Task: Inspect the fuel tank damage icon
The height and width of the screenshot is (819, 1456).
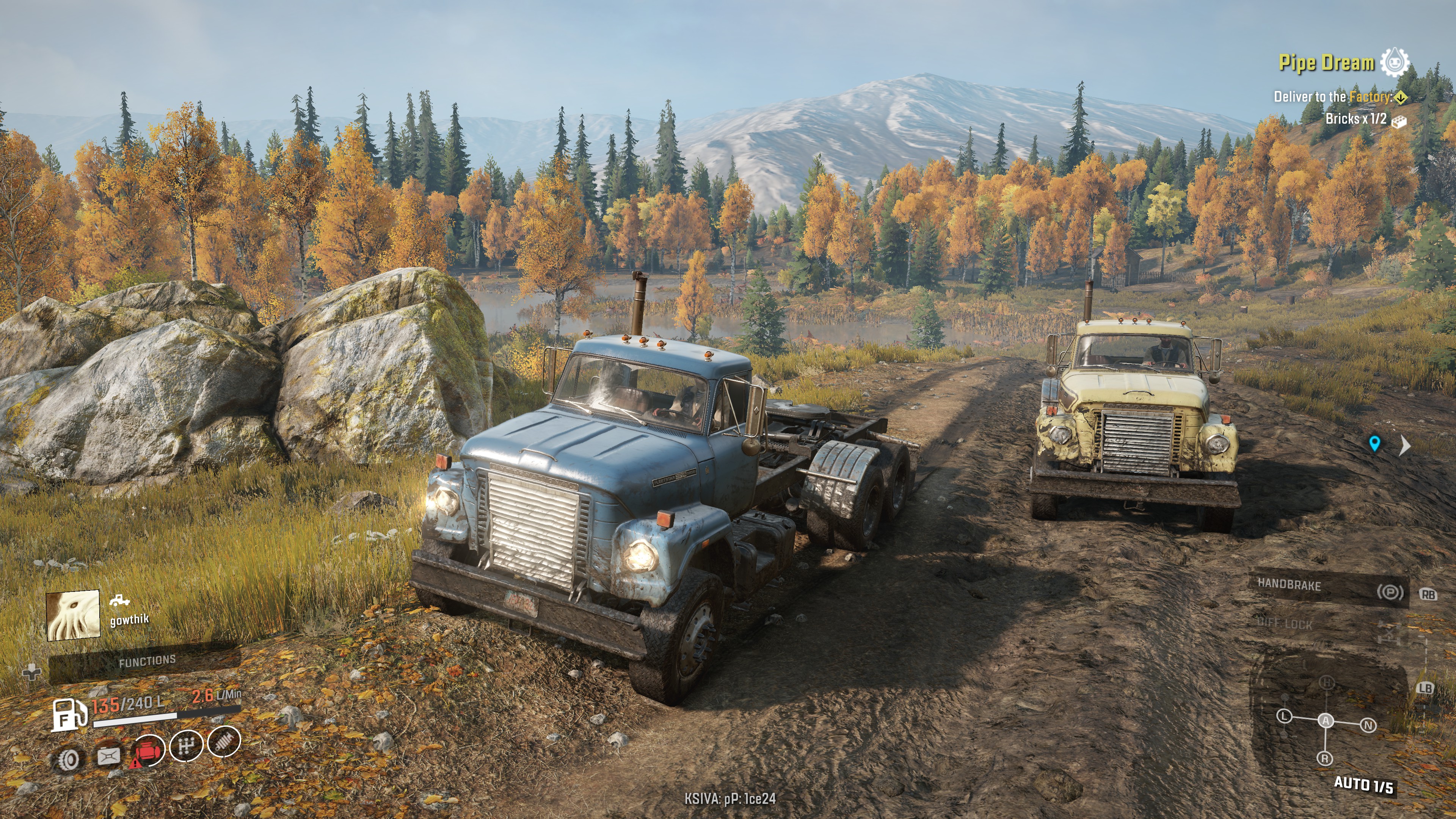Action: coord(108,756)
